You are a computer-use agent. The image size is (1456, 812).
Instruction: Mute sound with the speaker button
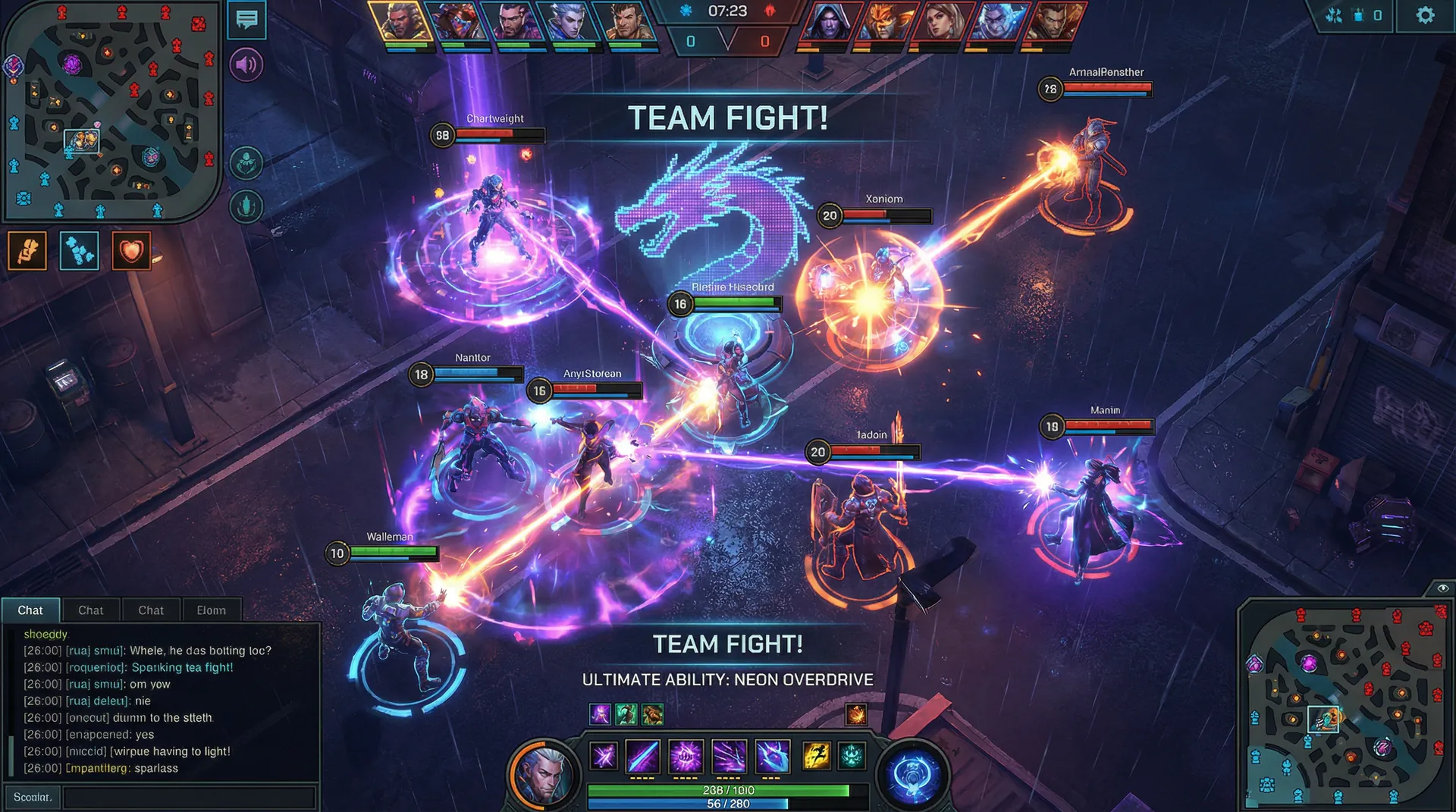pyautogui.click(x=246, y=65)
